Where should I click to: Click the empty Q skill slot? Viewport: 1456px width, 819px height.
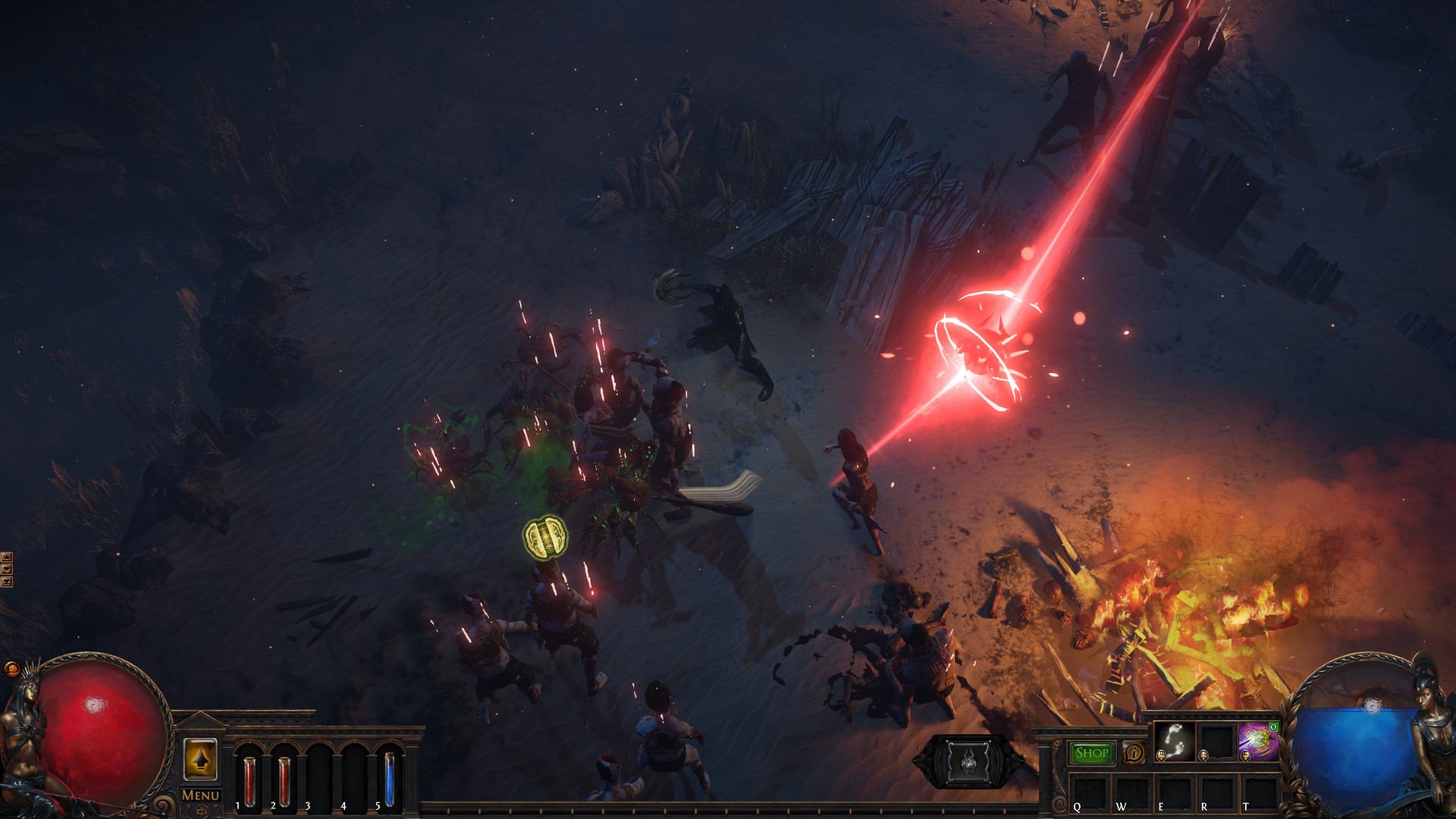(1089, 793)
